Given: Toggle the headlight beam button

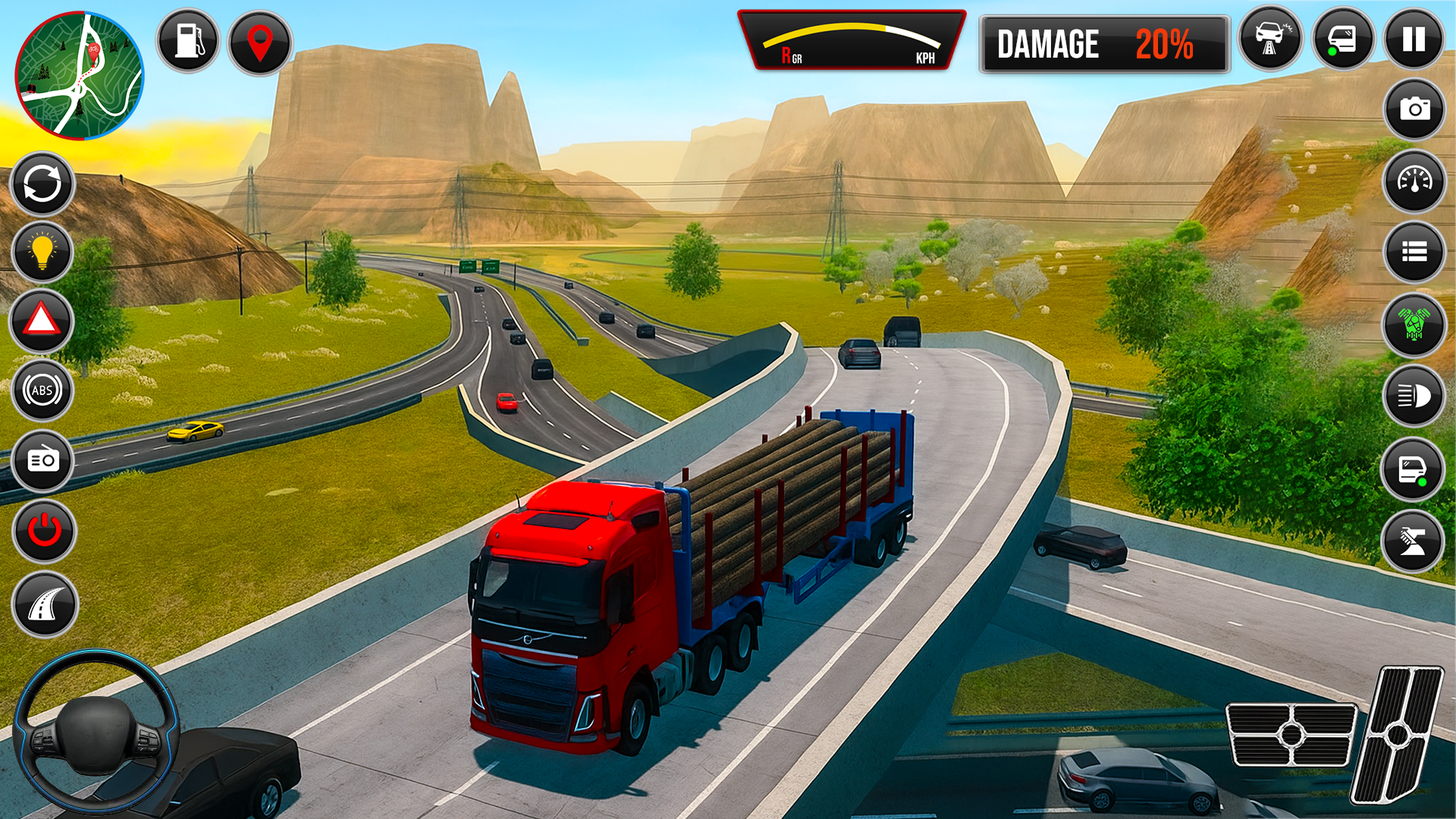Looking at the screenshot, I should [x=1414, y=396].
